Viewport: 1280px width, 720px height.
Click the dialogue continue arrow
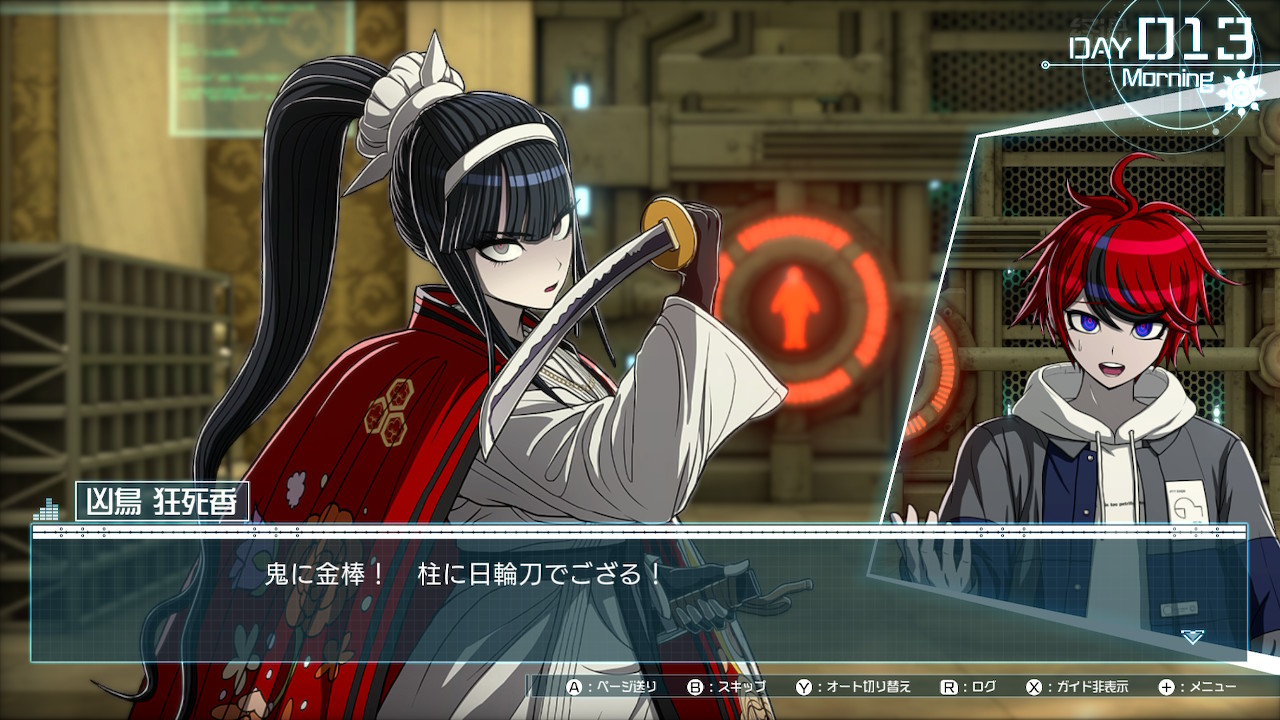(x=1192, y=636)
